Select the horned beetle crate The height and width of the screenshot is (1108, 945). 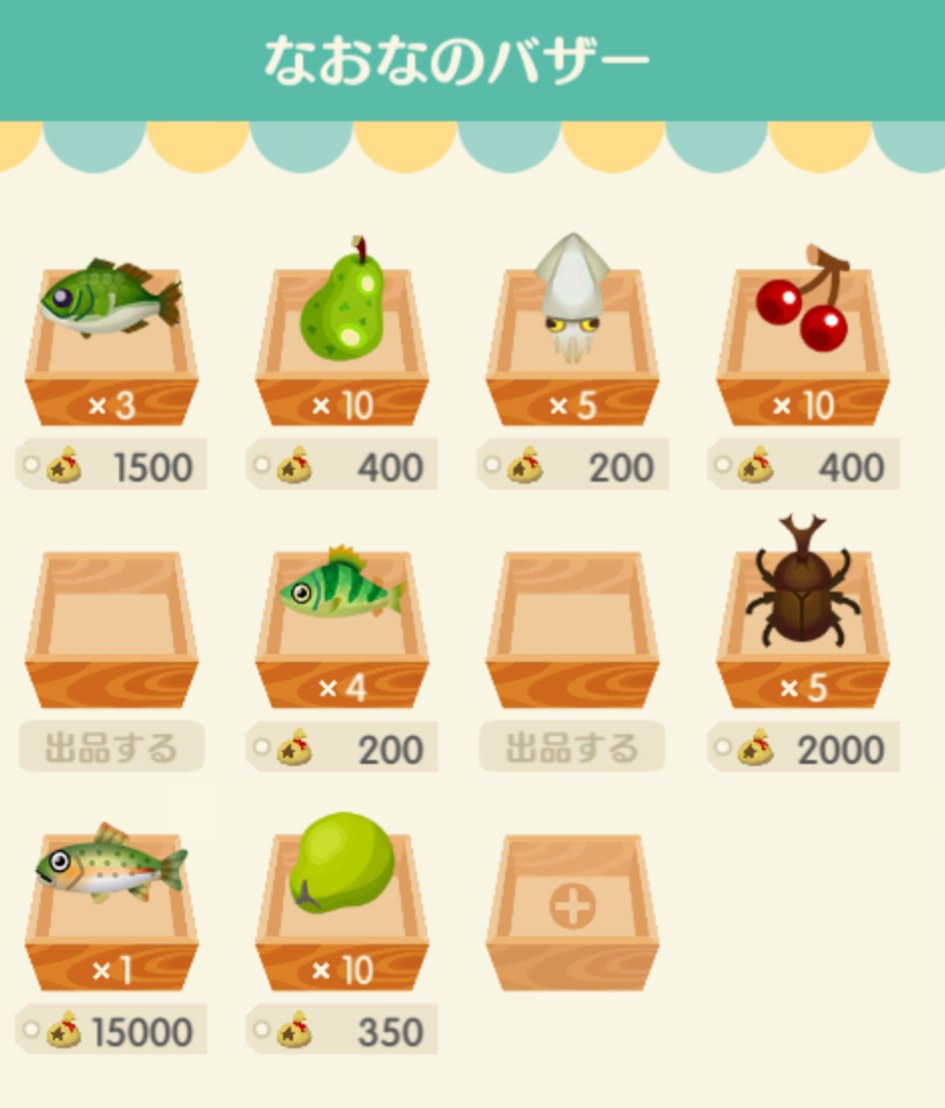point(803,623)
